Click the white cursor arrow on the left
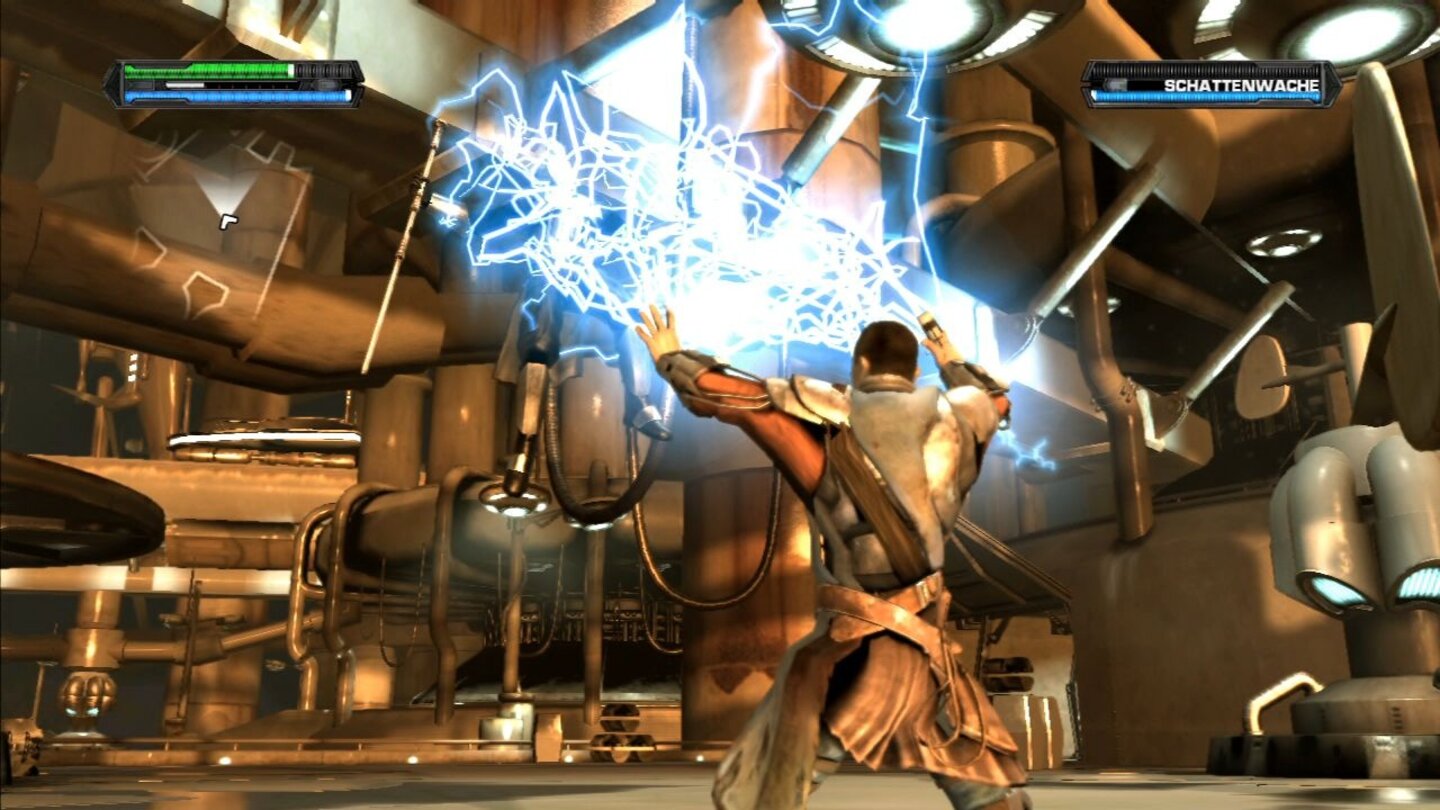Screen dimensions: 1440x810 (x=228, y=222)
